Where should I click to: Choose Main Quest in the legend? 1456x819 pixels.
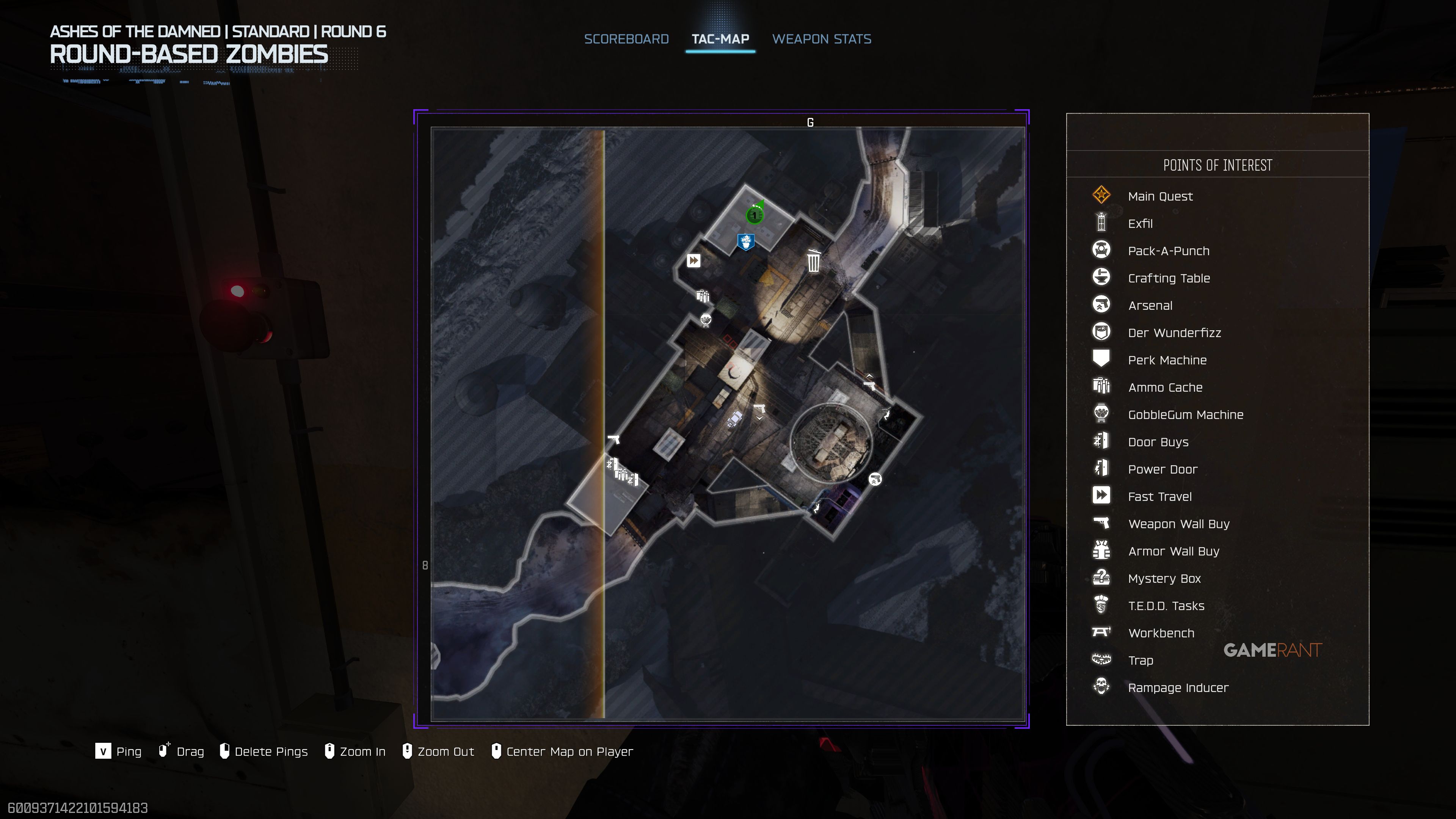pos(1160,196)
